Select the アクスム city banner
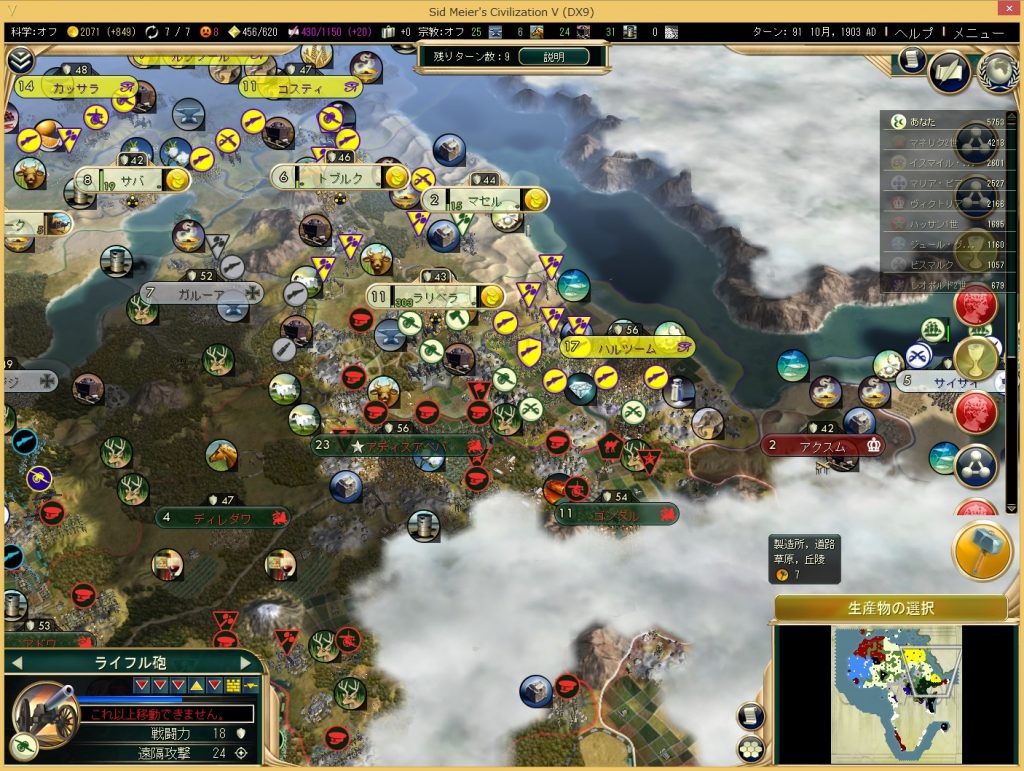1024x771 pixels. click(823, 446)
